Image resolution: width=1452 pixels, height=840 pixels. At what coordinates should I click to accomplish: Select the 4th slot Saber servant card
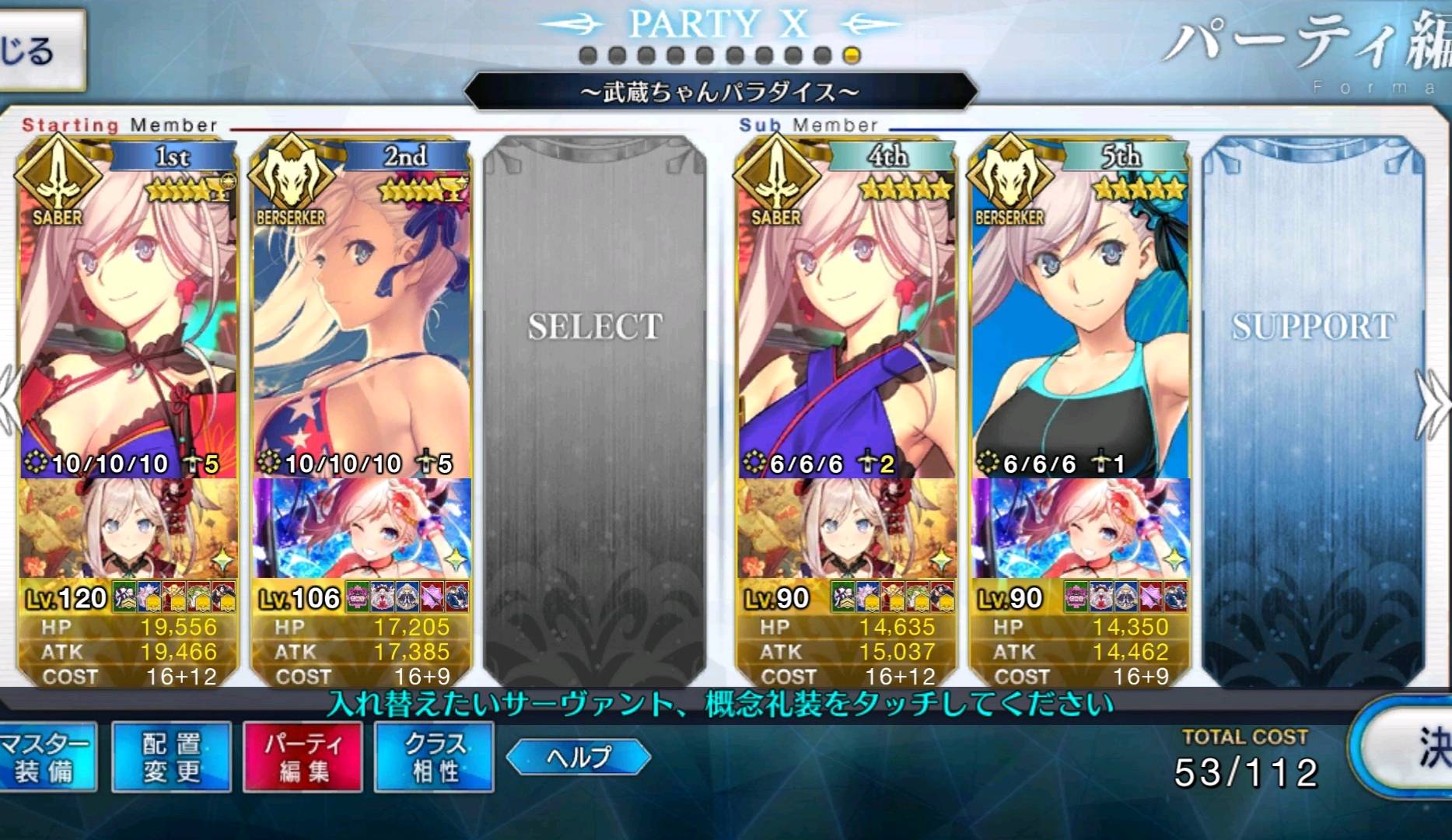(848, 311)
